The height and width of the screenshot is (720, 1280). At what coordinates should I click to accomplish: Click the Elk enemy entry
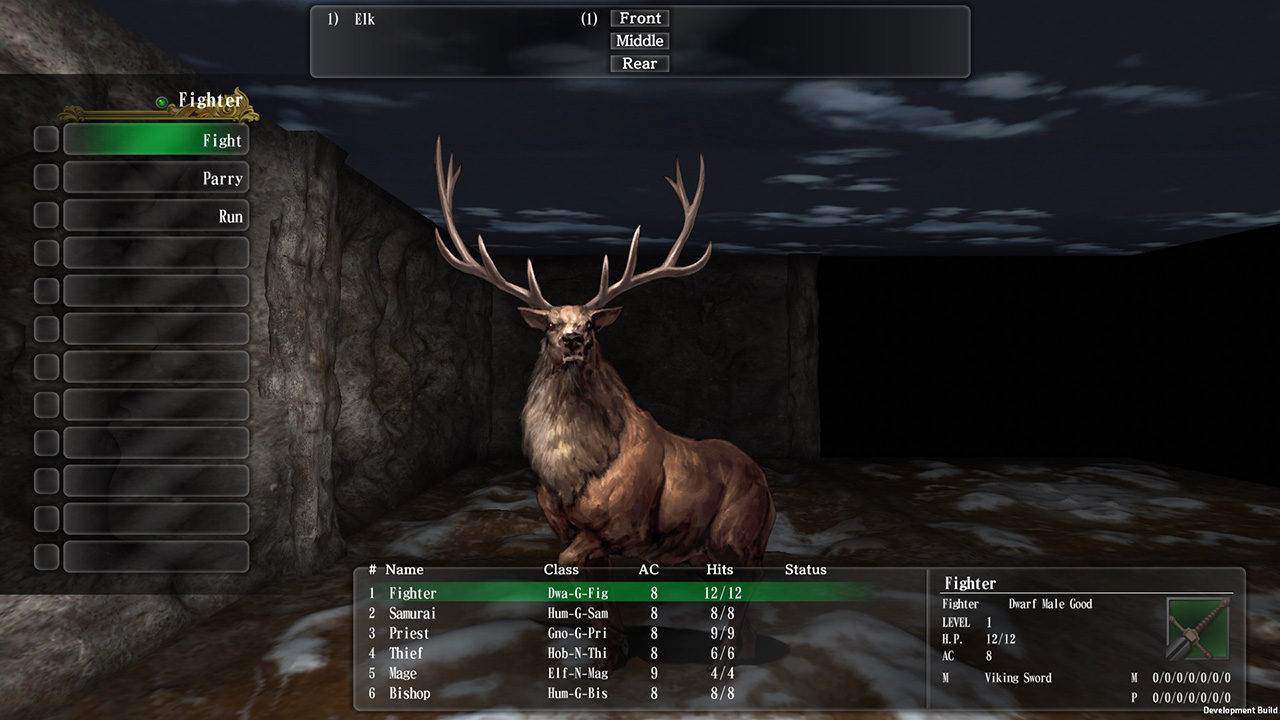[363, 18]
